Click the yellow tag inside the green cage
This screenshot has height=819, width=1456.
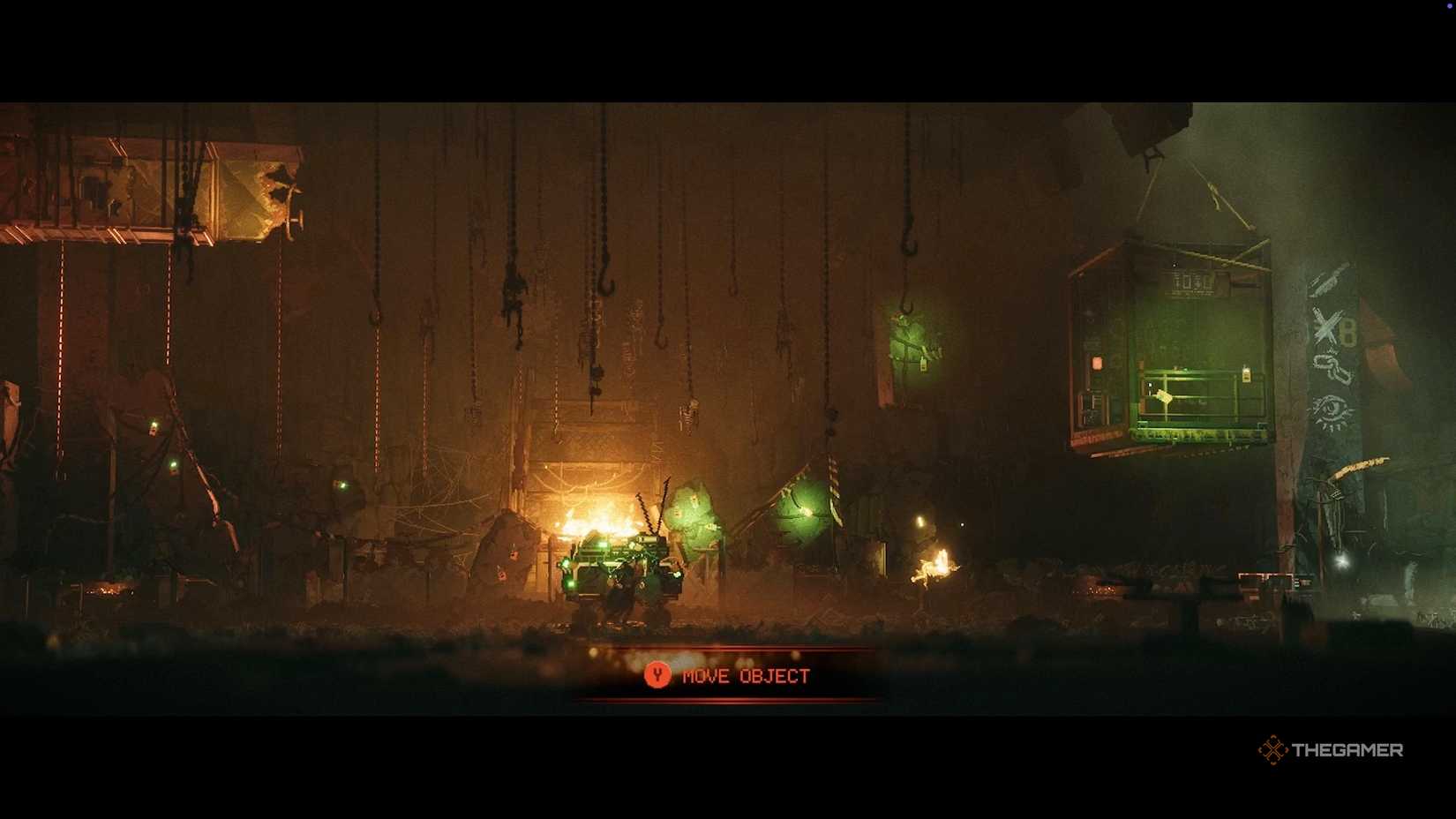tap(1246, 375)
